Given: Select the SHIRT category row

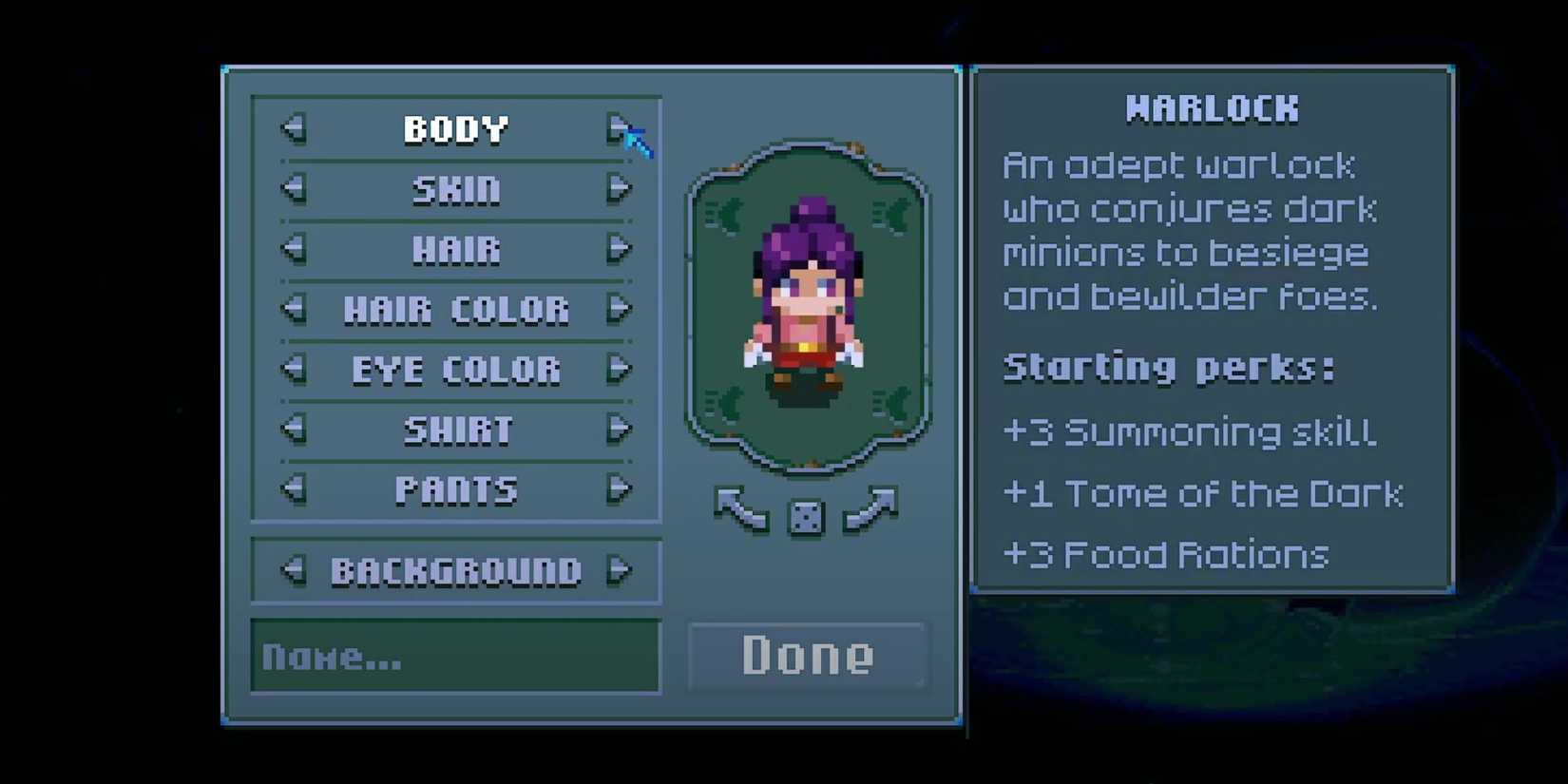Looking at the screenshot, I should [456, 430].
